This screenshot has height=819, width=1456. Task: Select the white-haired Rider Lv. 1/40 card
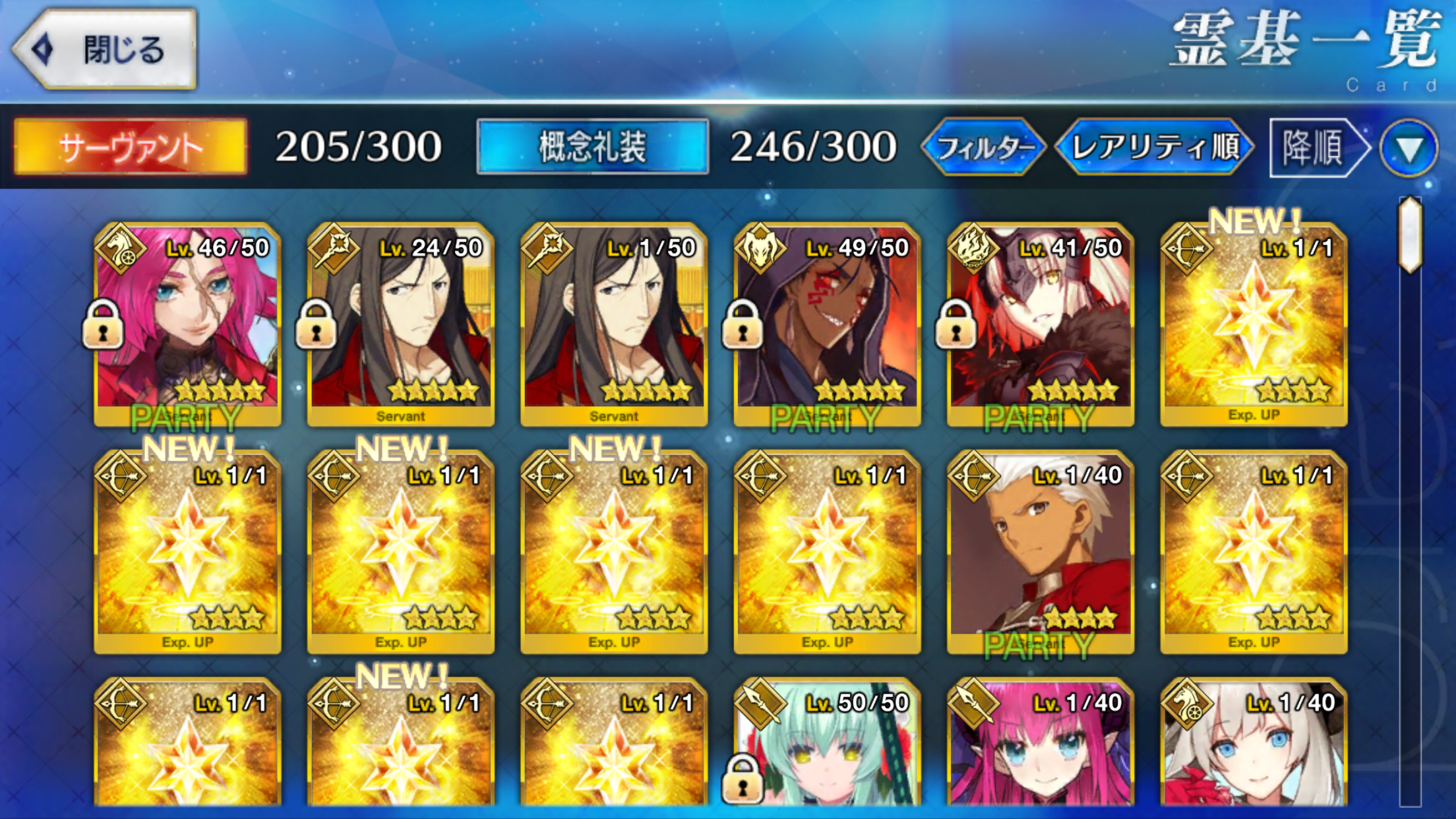point(1253,745)
